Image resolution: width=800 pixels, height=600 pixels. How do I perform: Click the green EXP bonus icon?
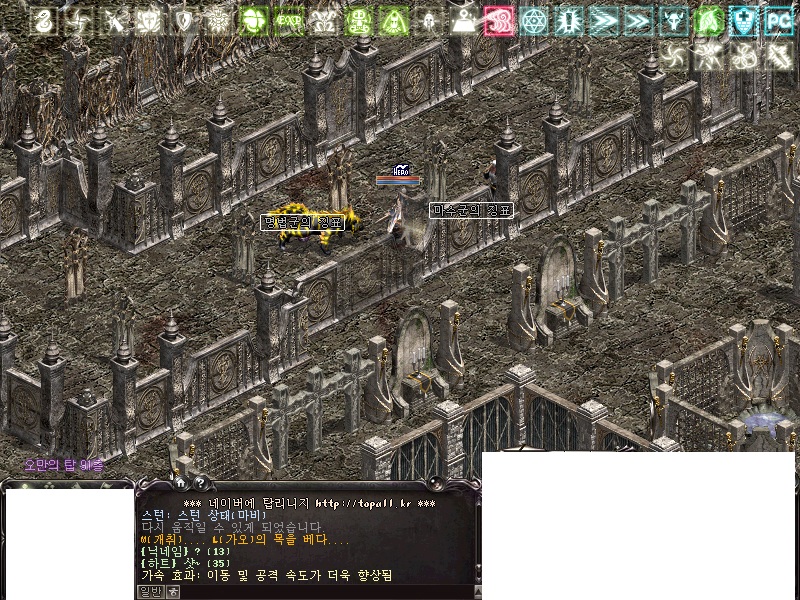coord(289,20)
